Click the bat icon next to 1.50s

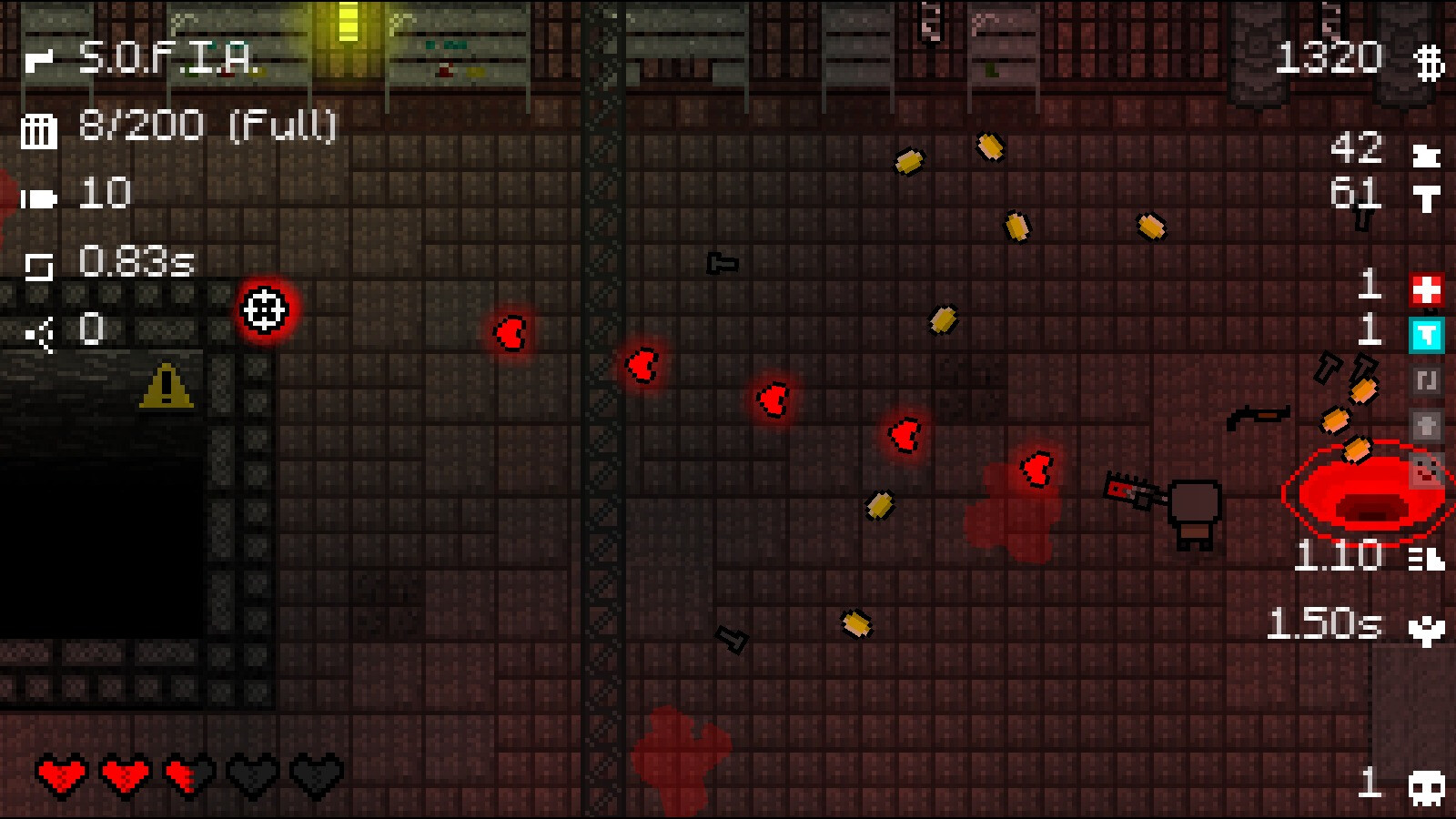coord(1426,630)
